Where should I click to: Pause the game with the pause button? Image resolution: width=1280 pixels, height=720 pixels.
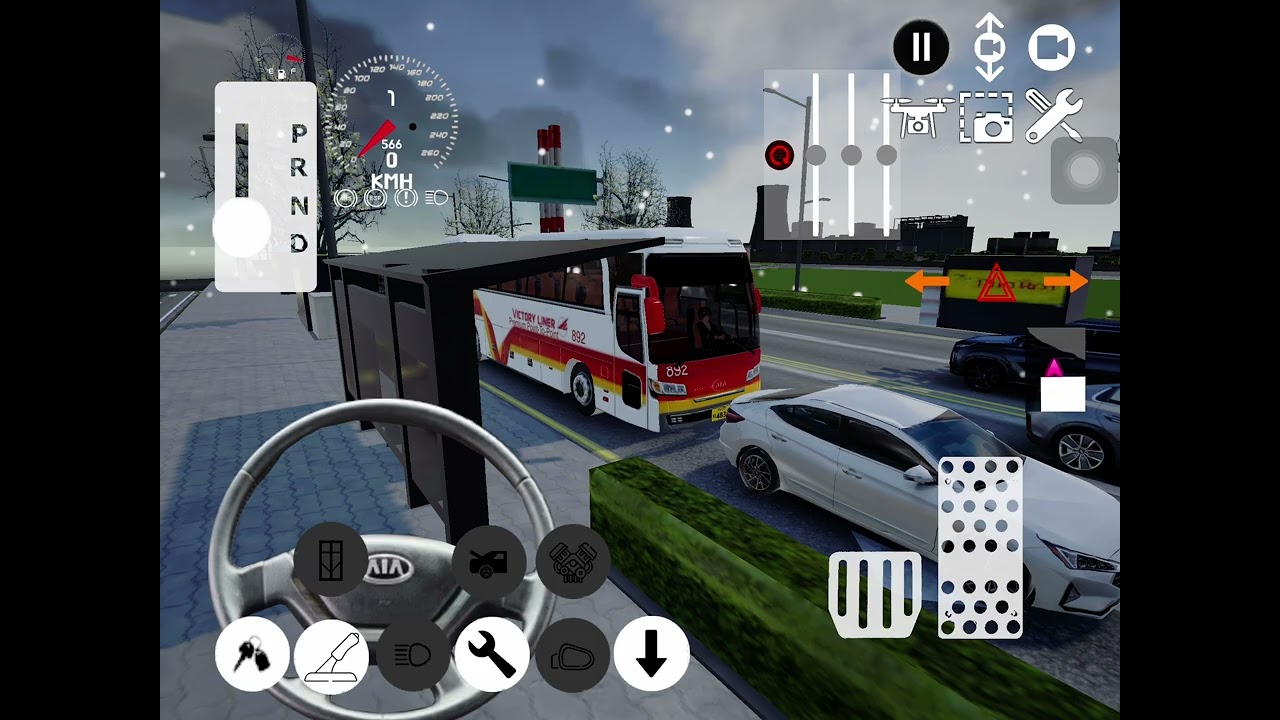pyautogui.click(x=920, y=47)
